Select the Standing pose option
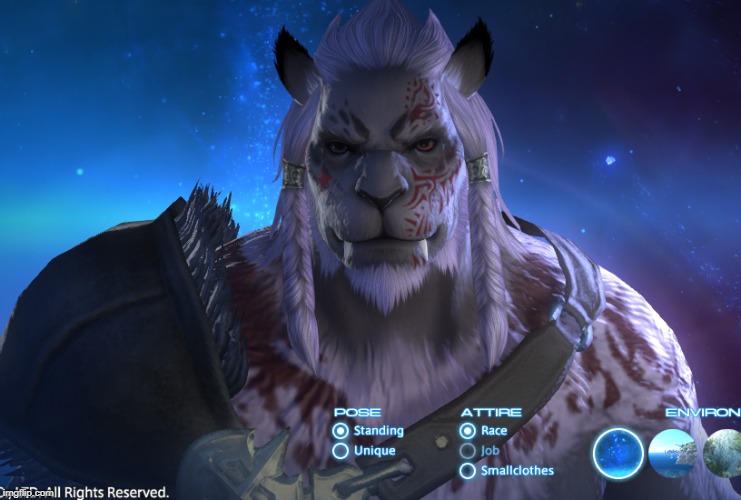The image size is (741, 500). (341, 431)
